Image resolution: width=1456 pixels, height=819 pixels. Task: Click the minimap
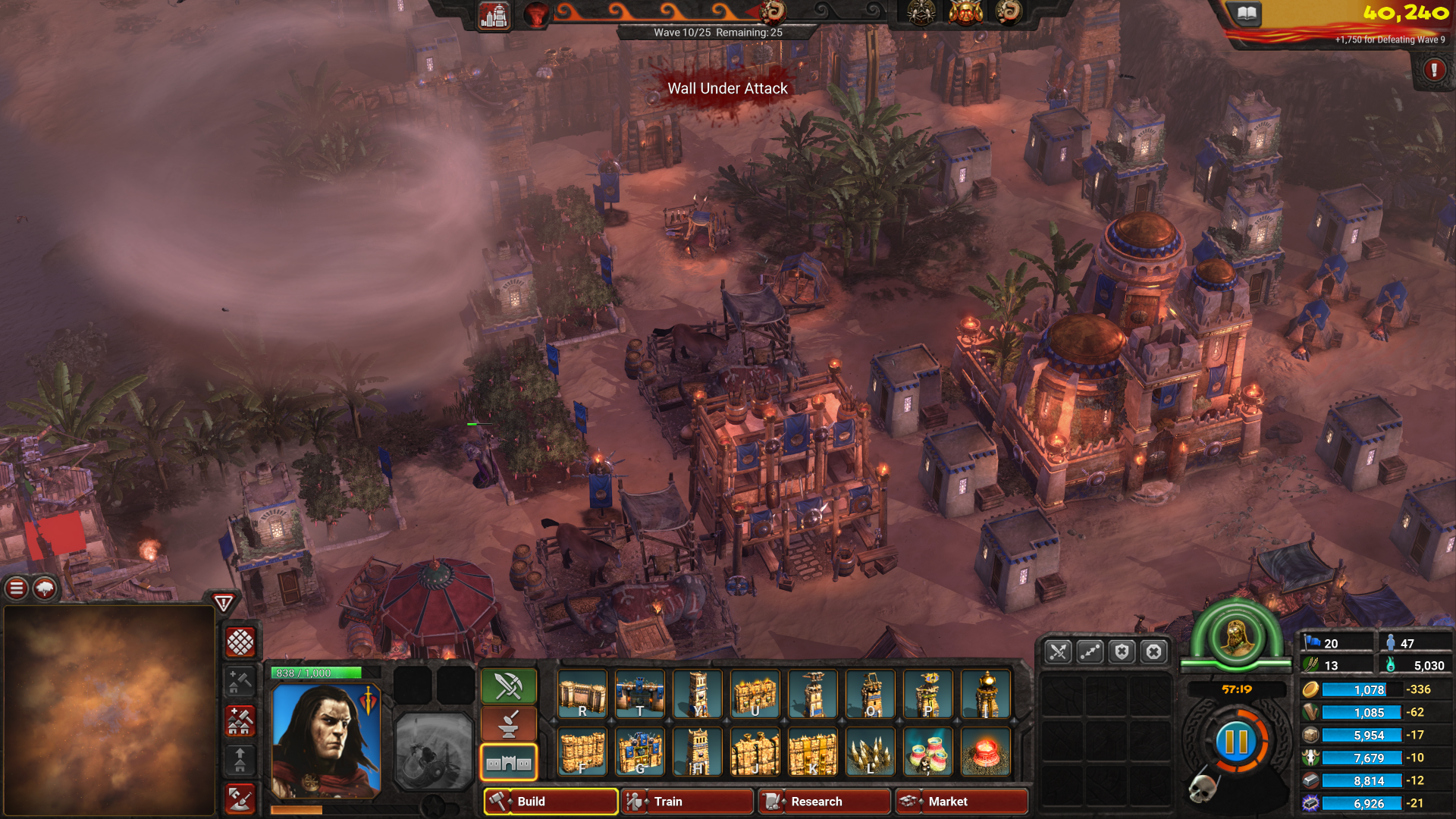tap(110, 710)
